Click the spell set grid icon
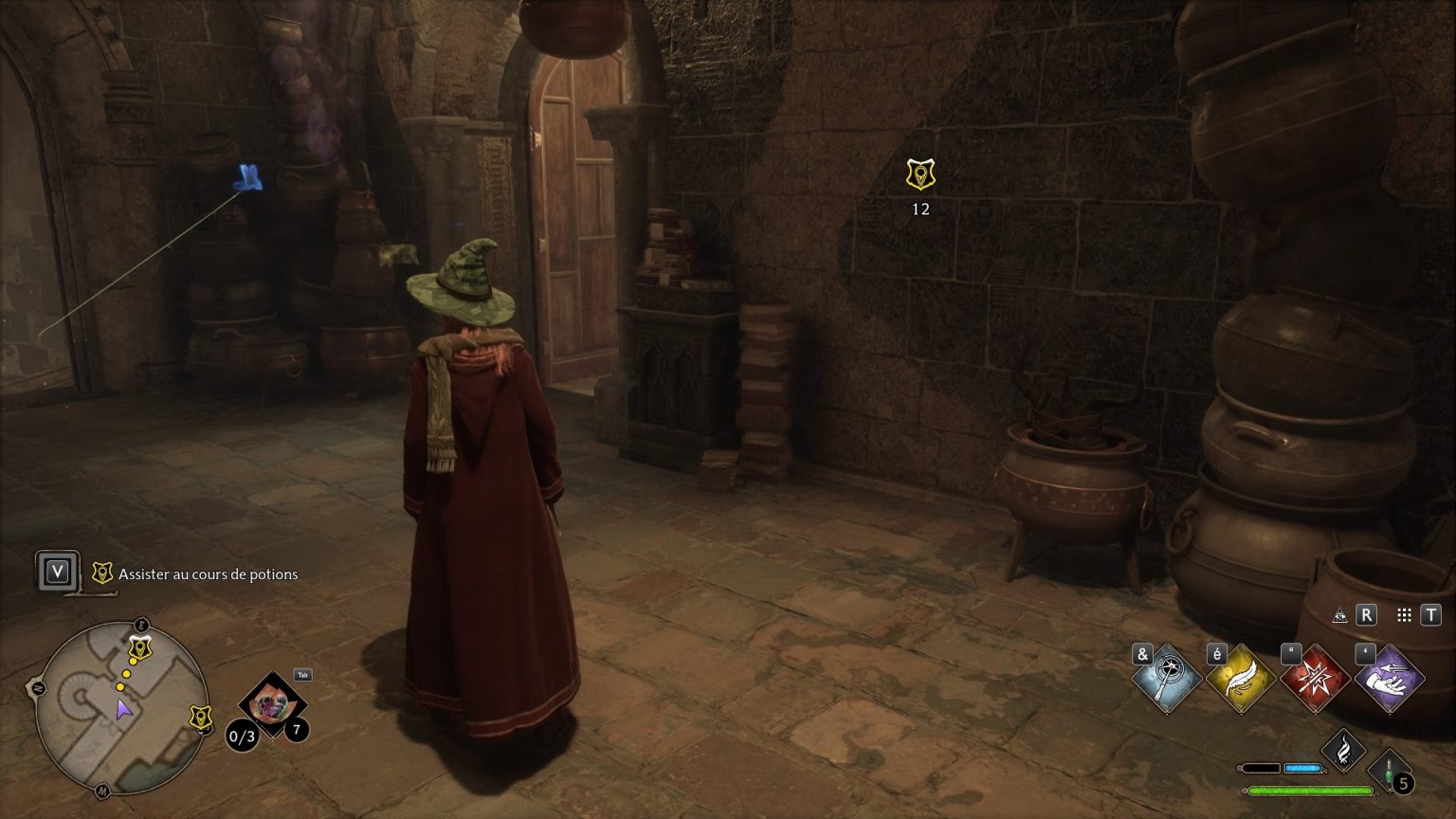Image resolution: width=1456 pixels, height=819 pixels. [1405, 614]
